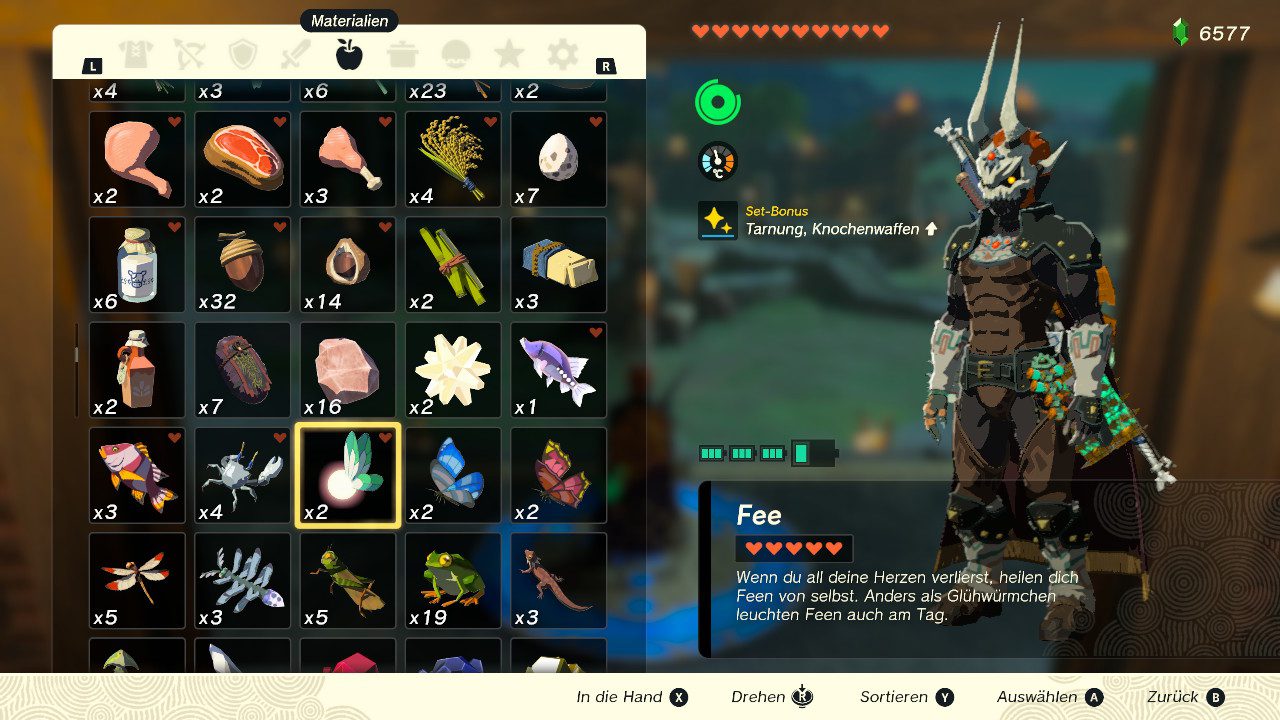
Task: Pick the milk bottle slot
Action: (137, 264)
